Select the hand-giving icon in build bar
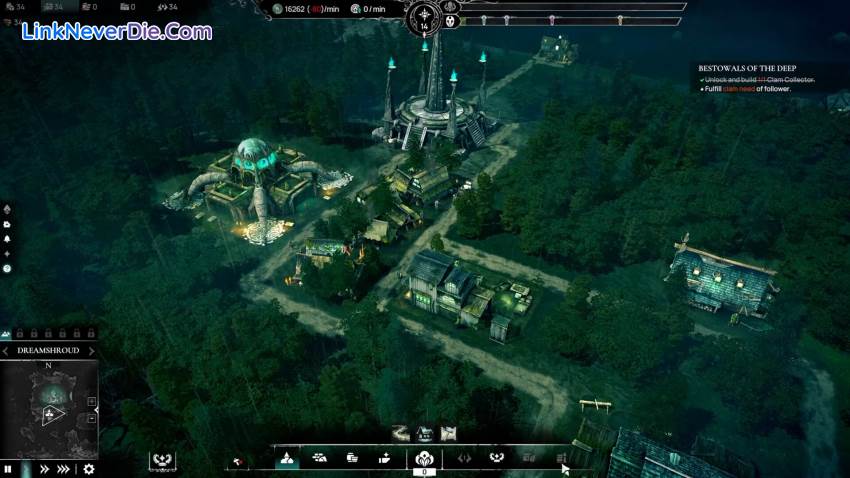This screenshot has height=478, width=850. (x=384, y=458)
